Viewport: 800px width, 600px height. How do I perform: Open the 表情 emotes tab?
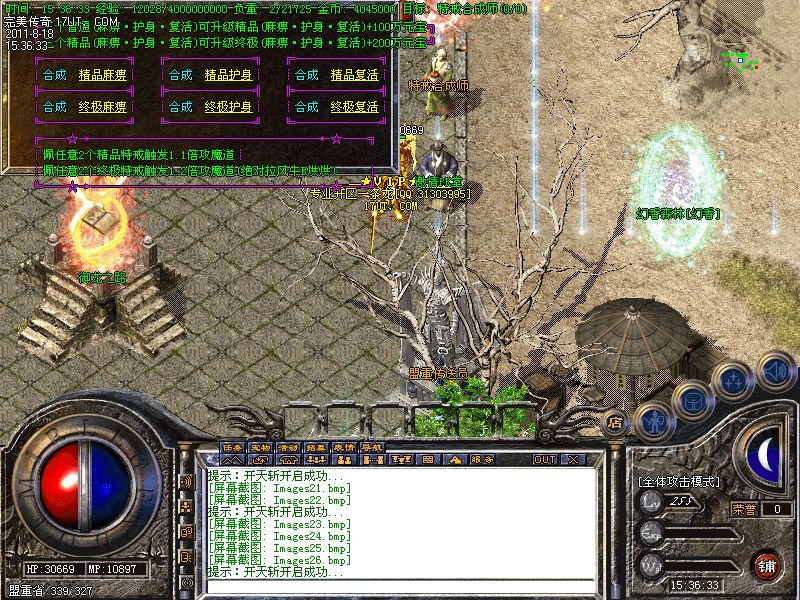[x=344, y=446]
